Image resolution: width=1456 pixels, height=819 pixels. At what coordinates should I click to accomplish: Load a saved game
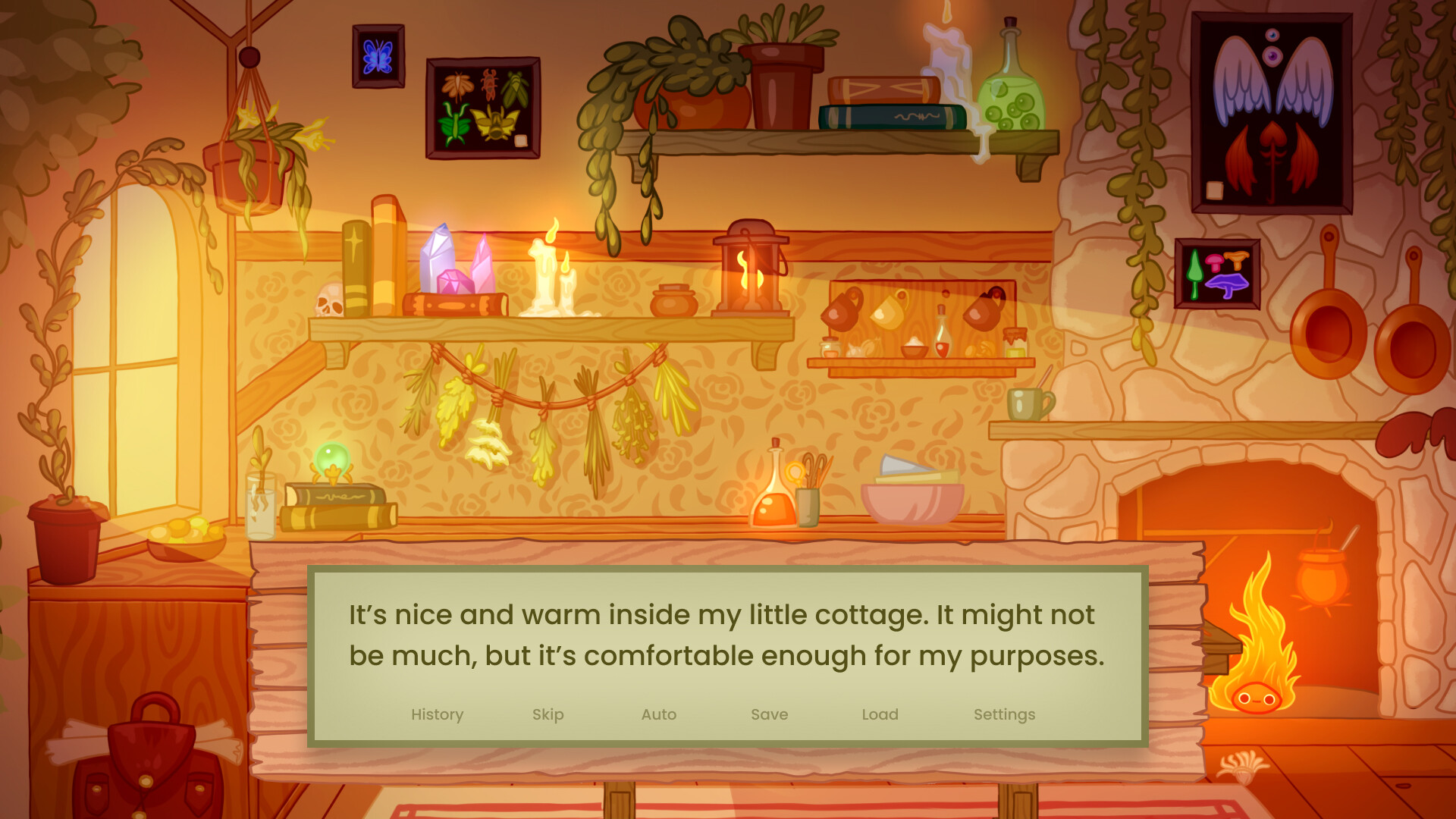pyautogui.click(x=880, y=714)
